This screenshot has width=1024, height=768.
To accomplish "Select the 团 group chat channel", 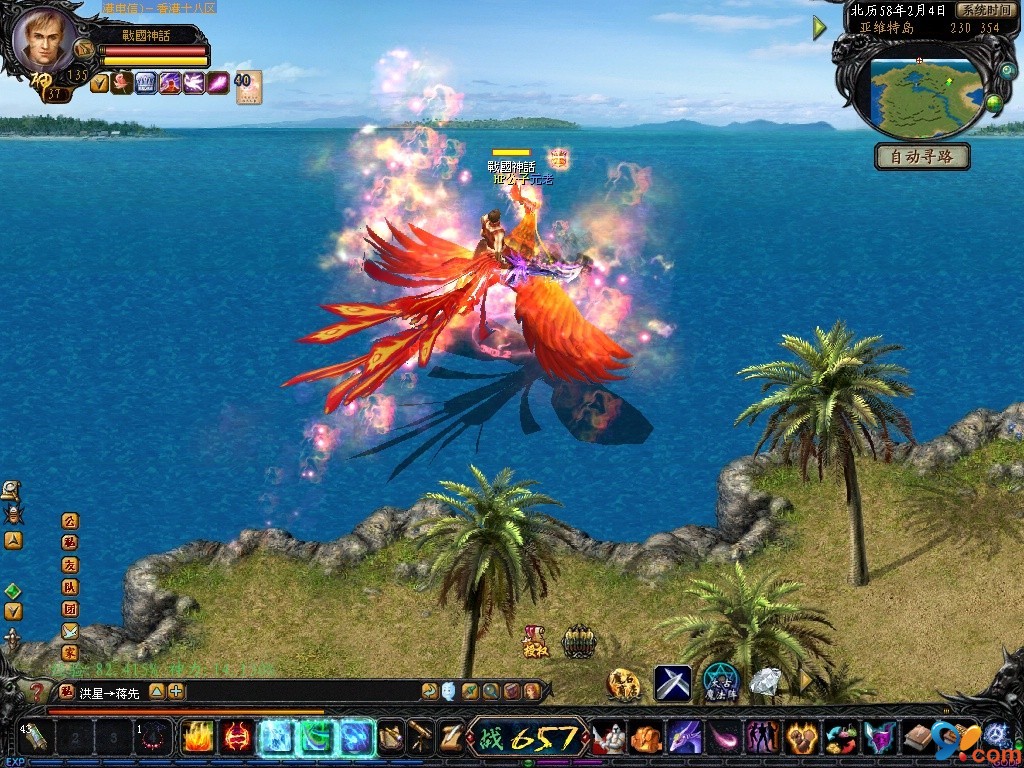I will click(x=69, y=609).
